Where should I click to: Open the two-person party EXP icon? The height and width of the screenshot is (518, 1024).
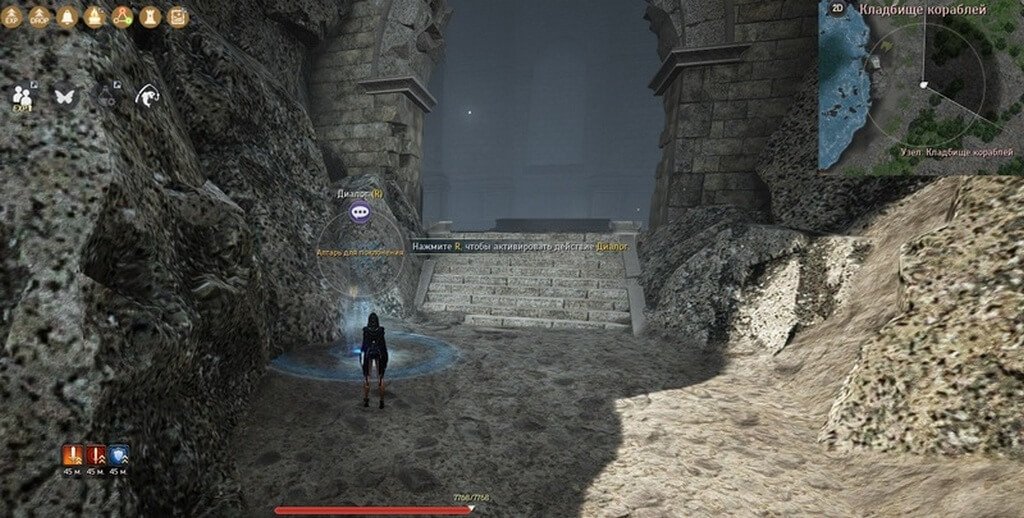[x=22, y=95]
